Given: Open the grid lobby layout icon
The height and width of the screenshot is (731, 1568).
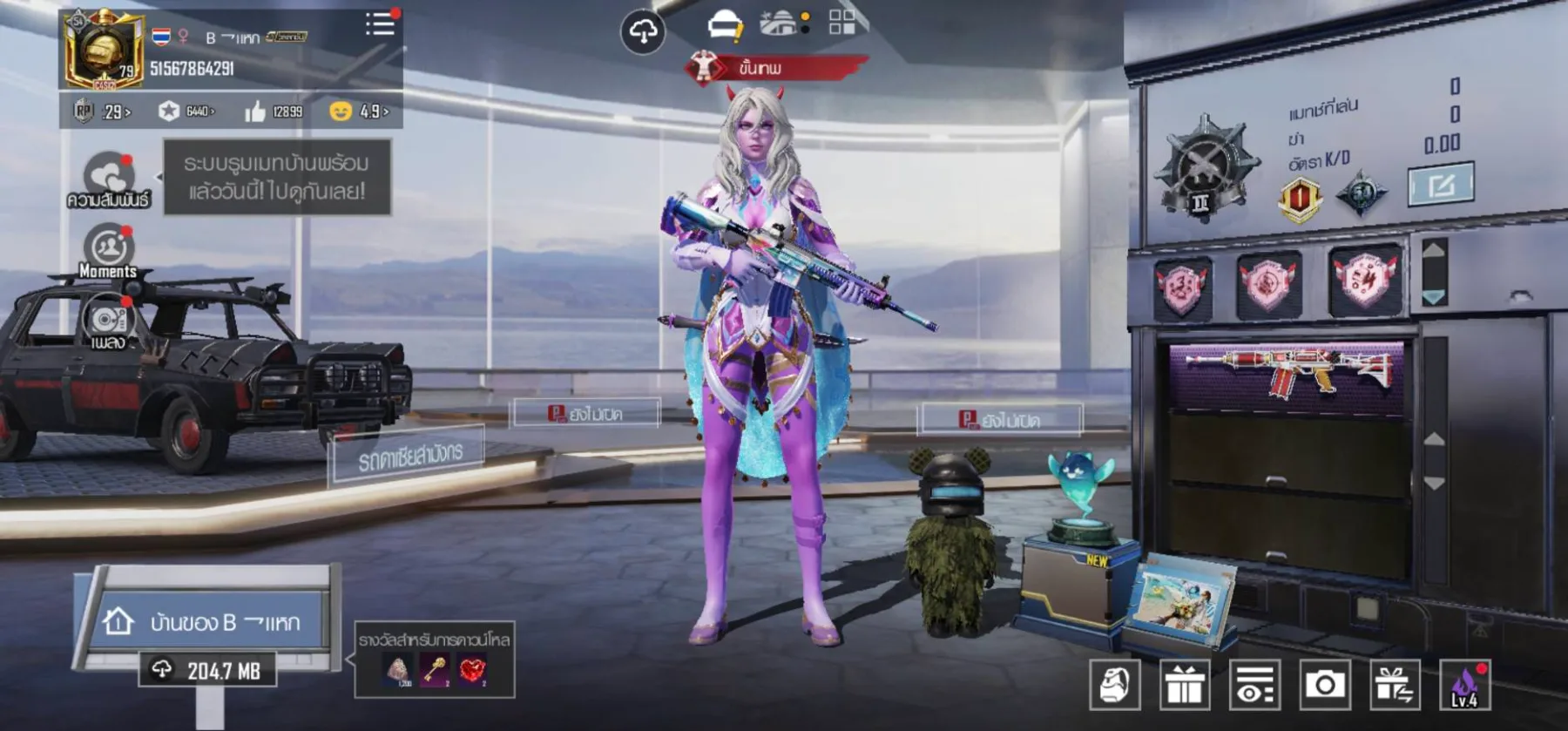Looking at the screenshot, I should pyautogui.click(x=841, y=24).
